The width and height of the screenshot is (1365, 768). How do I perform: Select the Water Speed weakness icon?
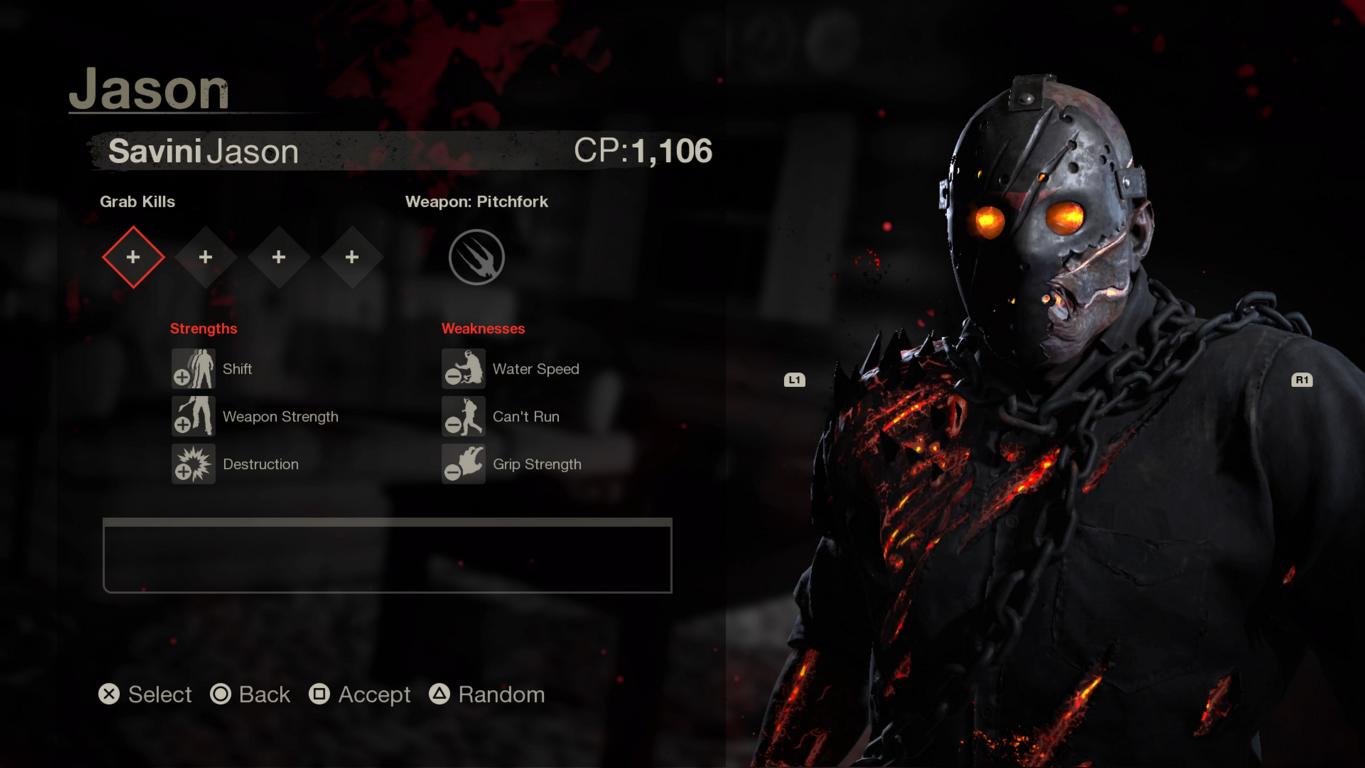tap(463, 369)
